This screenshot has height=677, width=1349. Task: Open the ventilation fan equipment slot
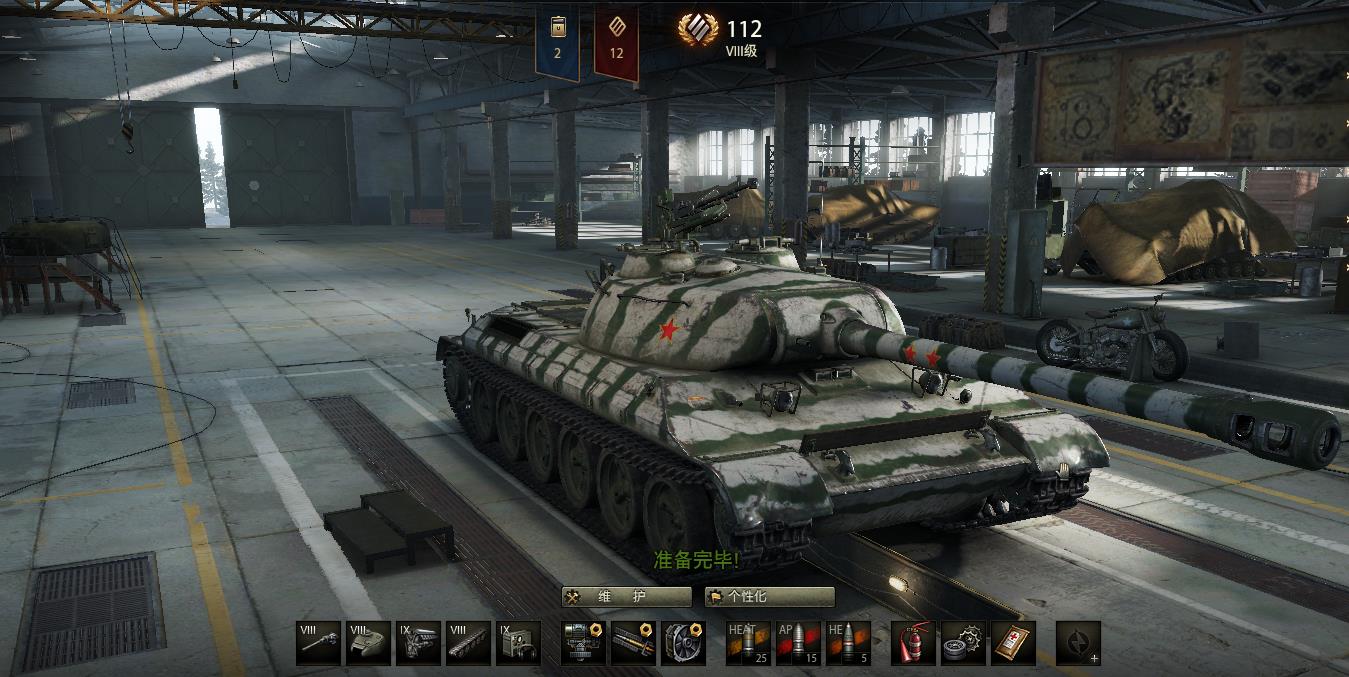point(683,643)
